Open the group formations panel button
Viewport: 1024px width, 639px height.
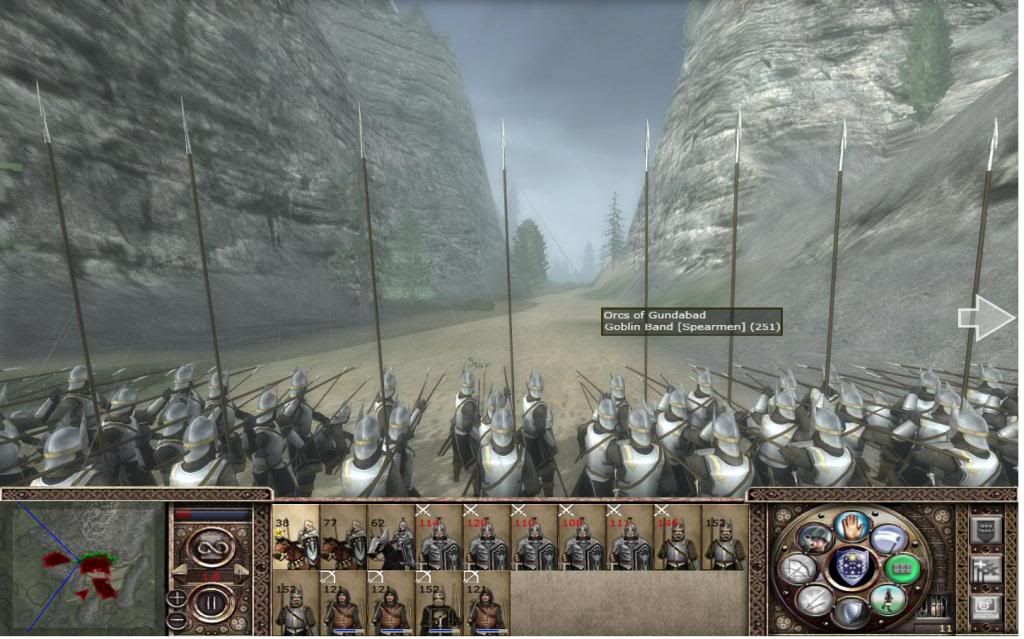(x=984, y=529)
